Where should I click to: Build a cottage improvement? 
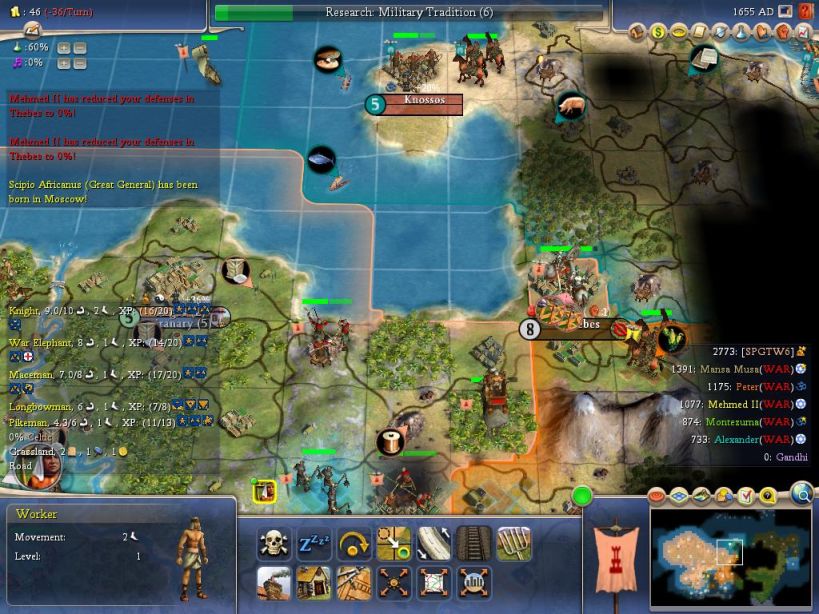point(314,582)
